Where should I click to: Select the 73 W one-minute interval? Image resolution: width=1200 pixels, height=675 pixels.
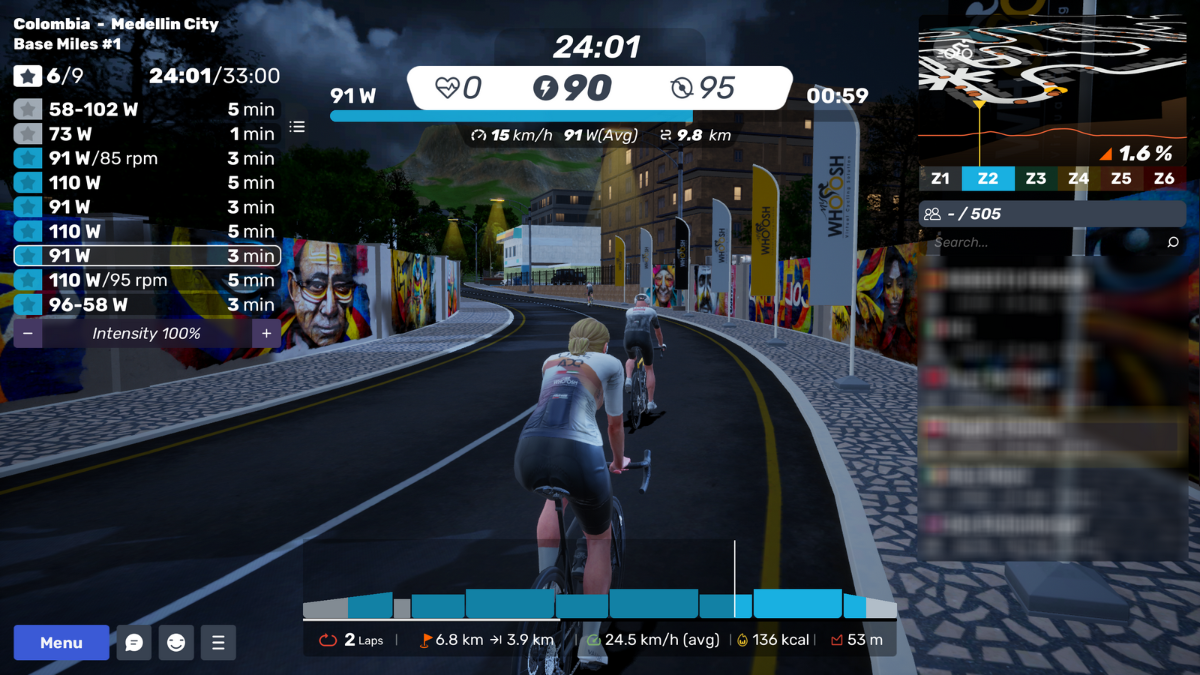pos(147,134)
